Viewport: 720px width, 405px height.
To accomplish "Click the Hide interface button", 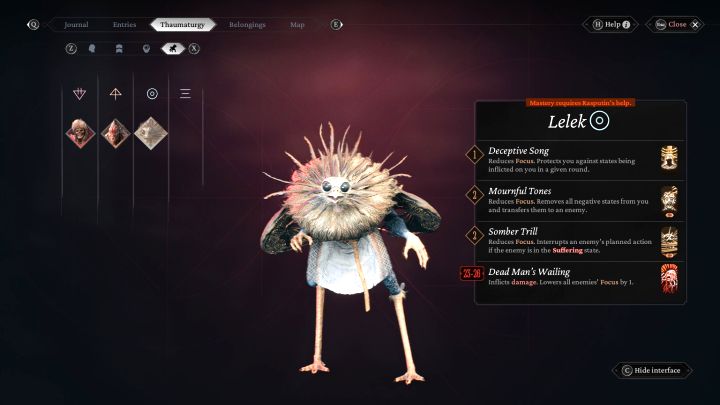I will (x=651, y=370).
